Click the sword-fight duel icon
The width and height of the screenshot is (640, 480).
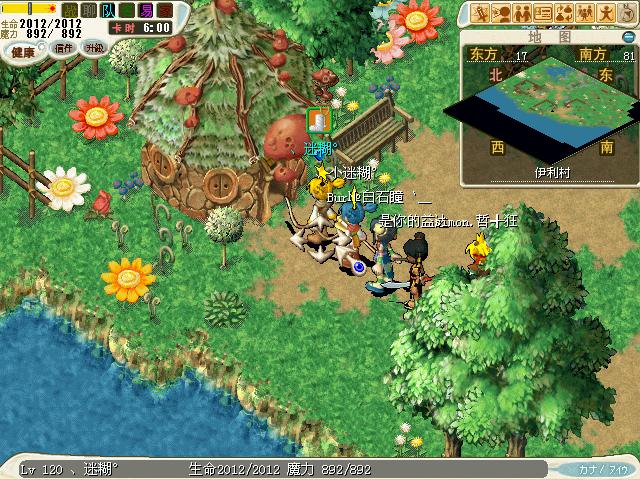click(x=482, y=13)
